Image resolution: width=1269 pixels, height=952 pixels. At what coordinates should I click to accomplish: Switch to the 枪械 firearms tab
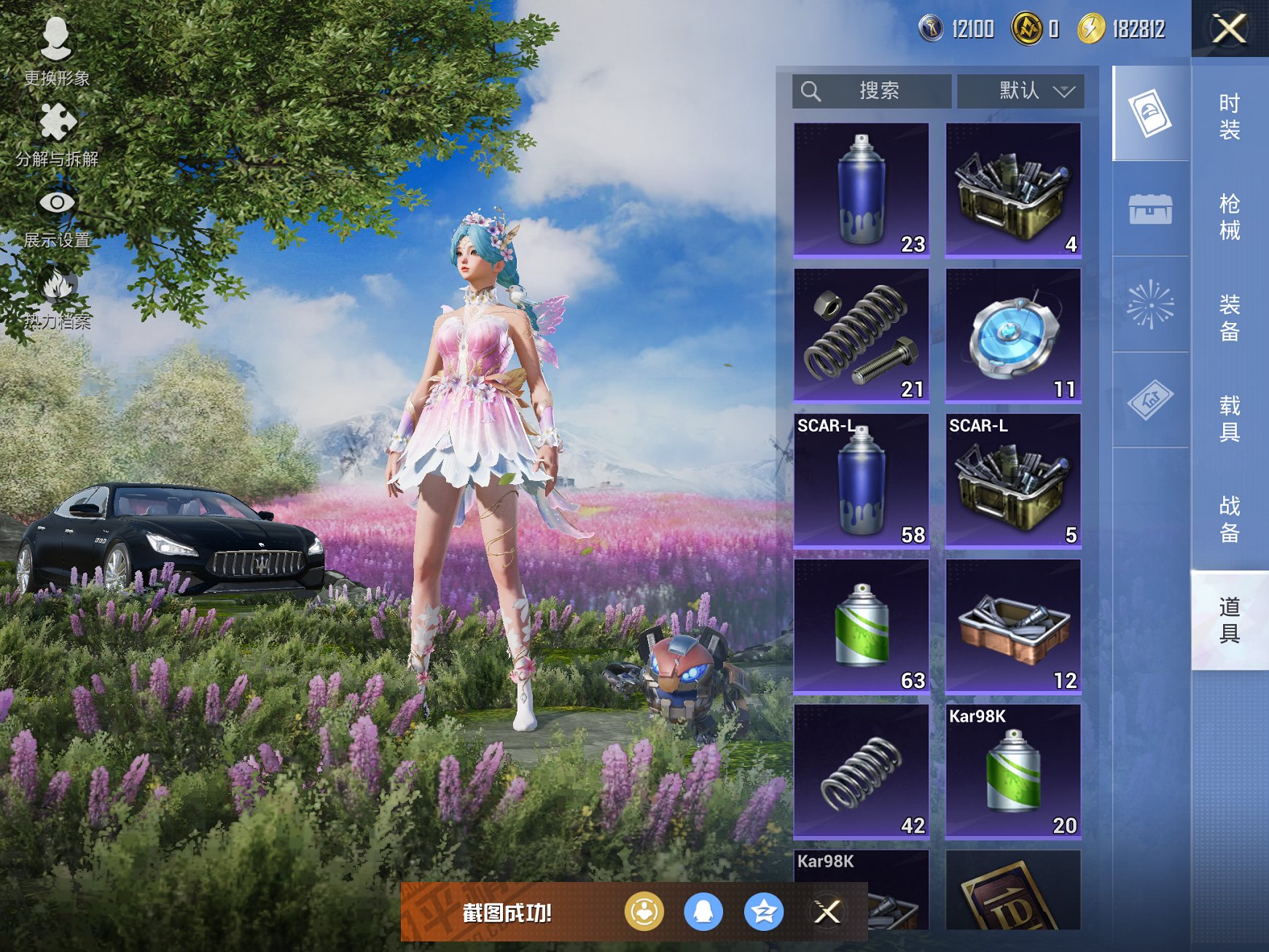1229,216
